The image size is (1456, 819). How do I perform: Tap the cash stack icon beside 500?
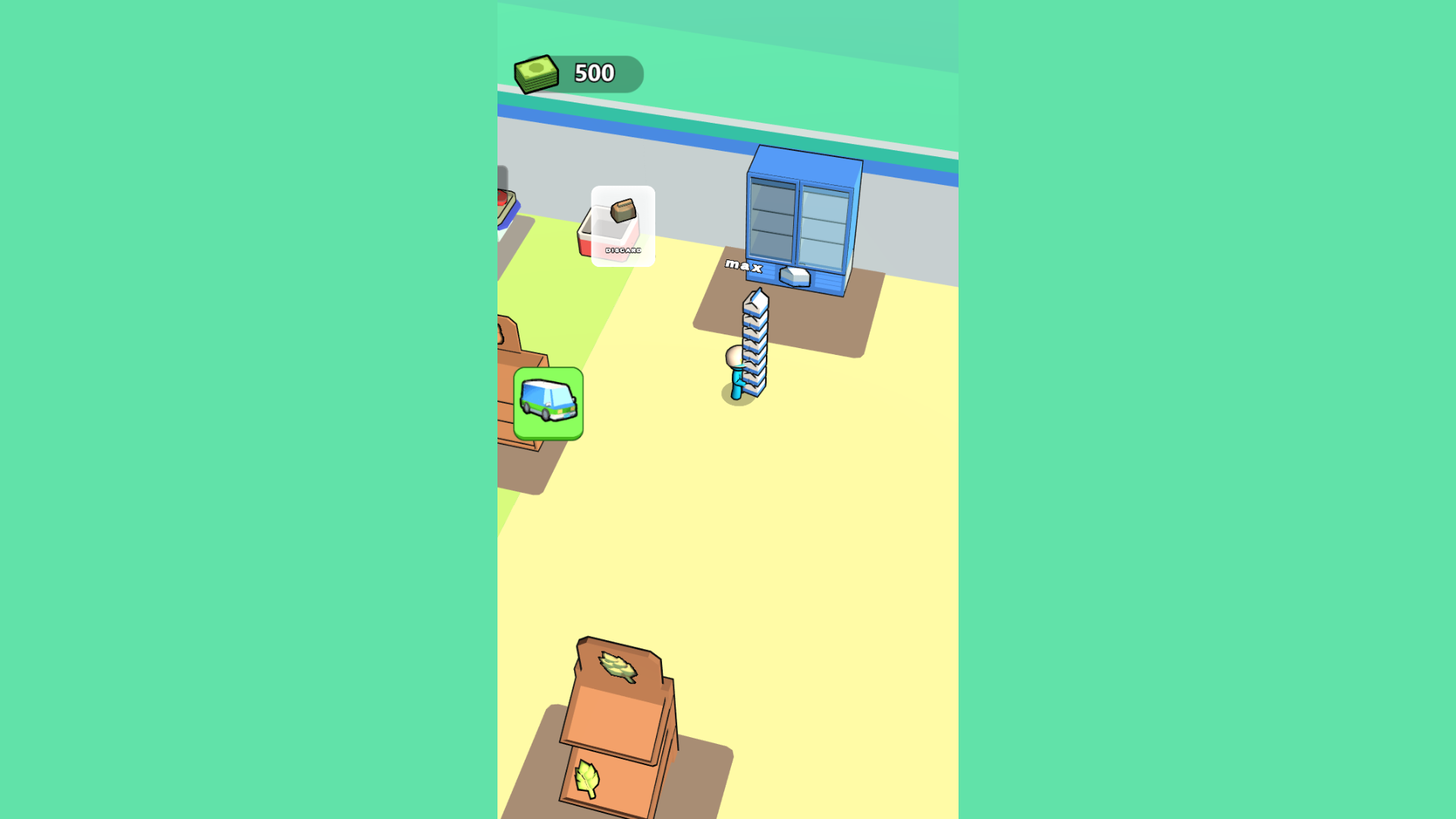(x=535, y=73)
